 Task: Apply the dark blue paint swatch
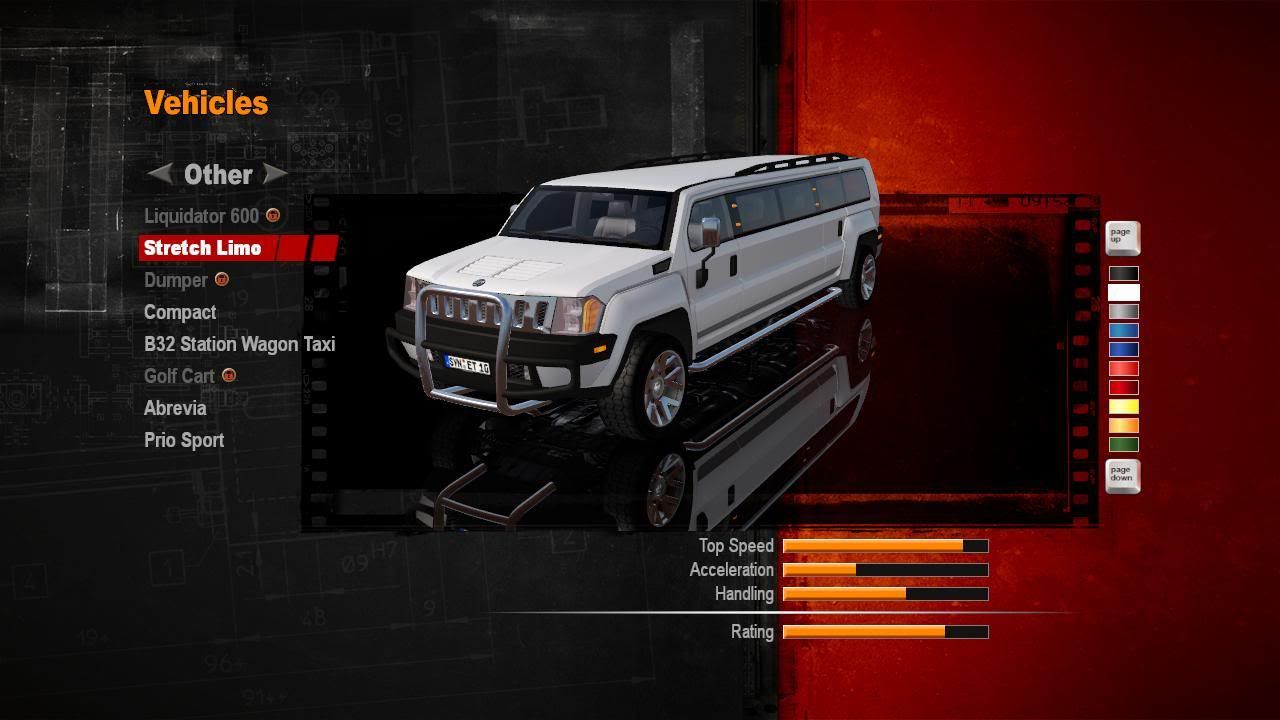[1123, 350]
